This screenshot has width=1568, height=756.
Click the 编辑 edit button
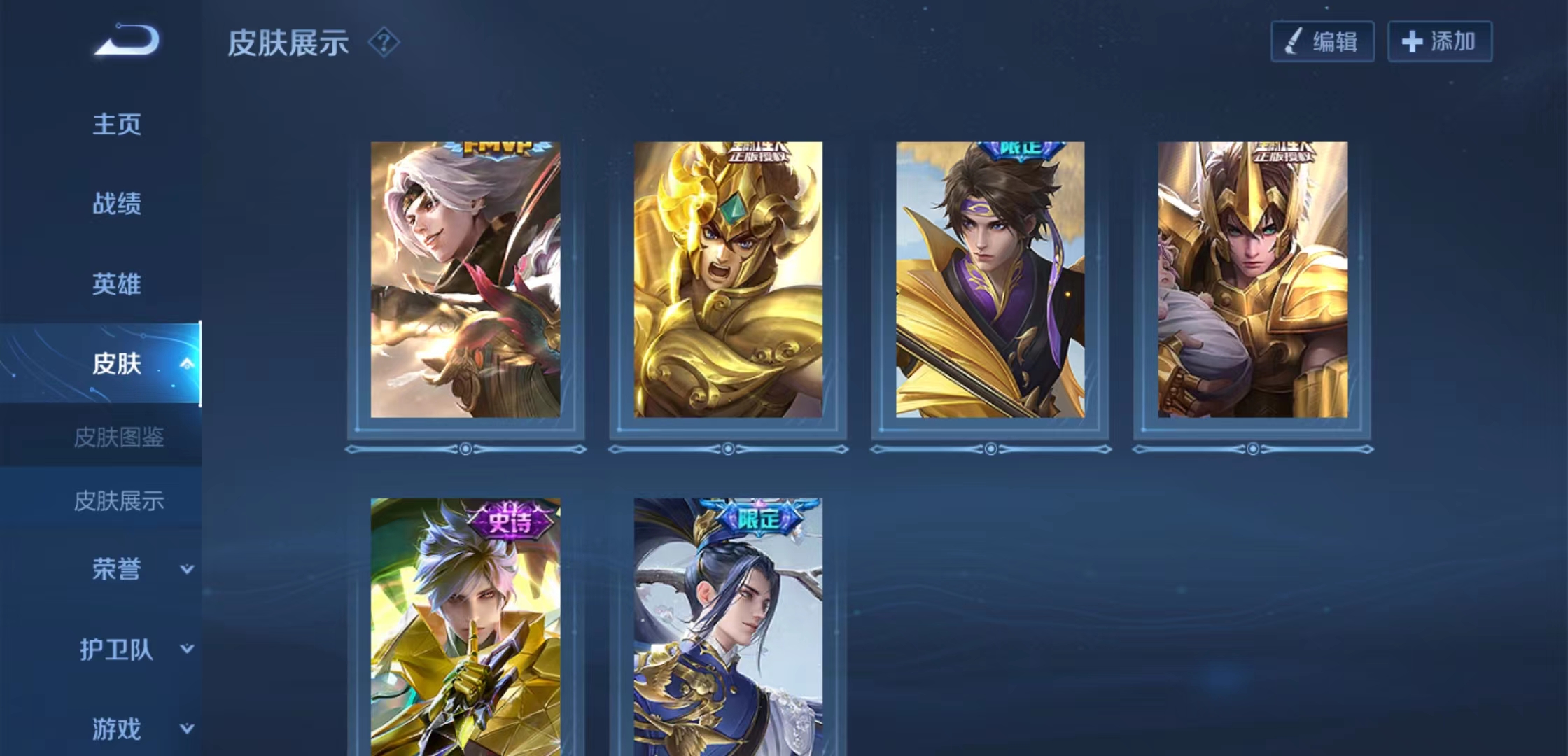(1322, 42)
